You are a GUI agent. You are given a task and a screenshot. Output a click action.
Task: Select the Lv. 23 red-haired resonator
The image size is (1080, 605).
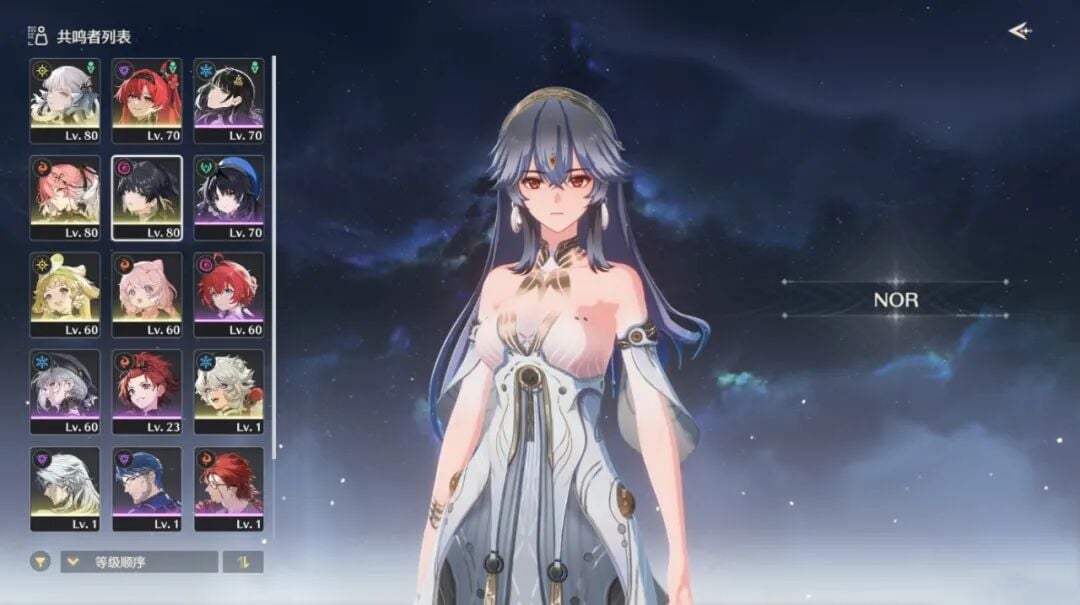click(147, 391)
